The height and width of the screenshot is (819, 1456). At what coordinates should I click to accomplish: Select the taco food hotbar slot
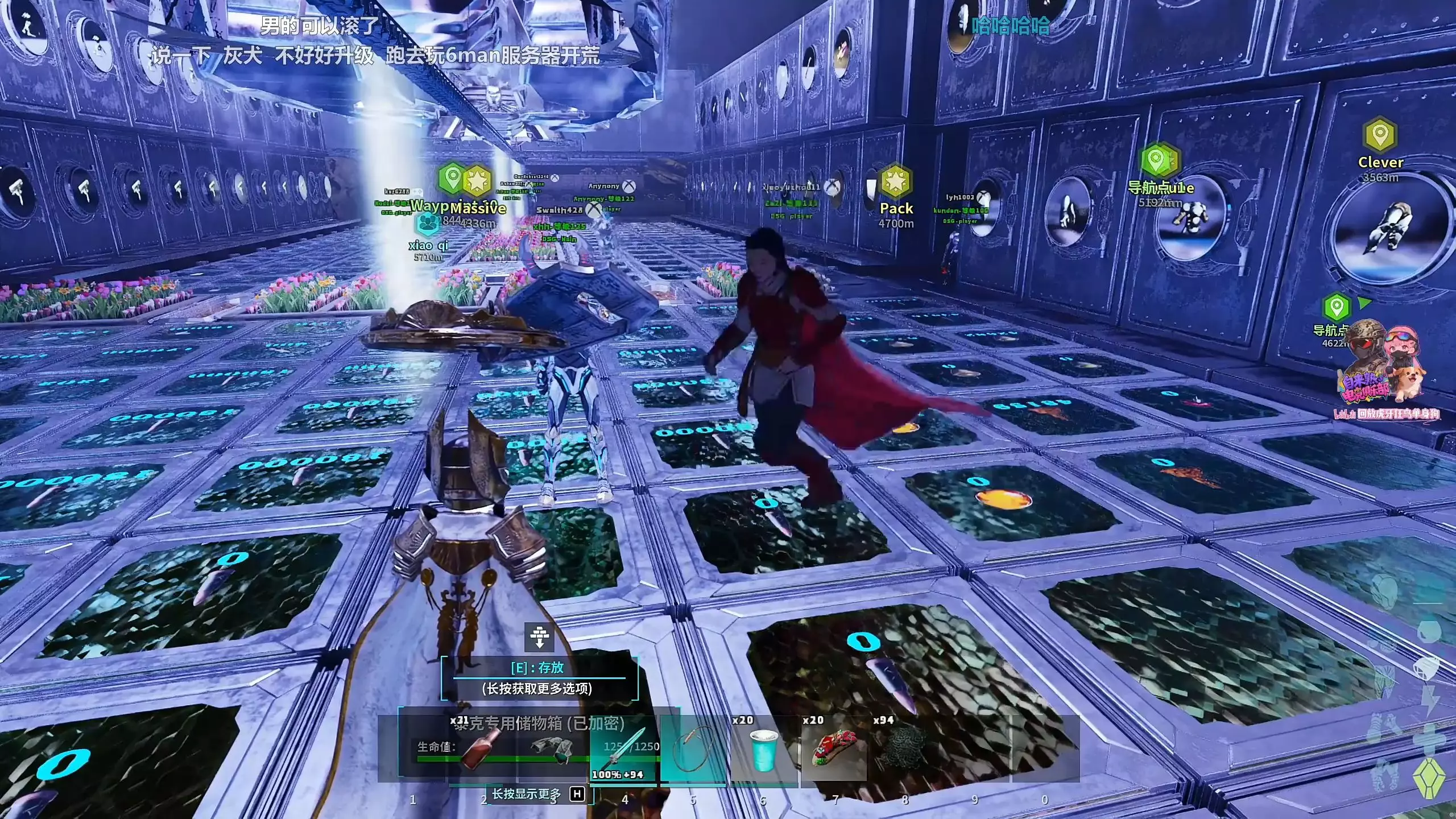(833, 750)
